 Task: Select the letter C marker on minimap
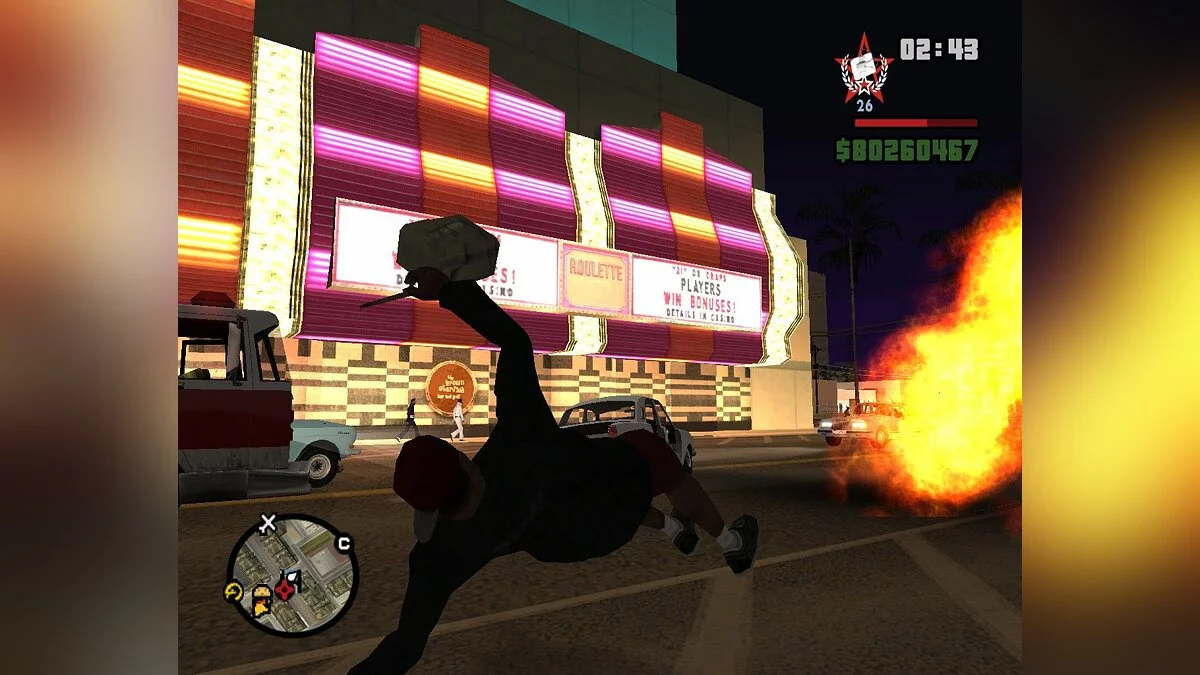click(344, 544)
